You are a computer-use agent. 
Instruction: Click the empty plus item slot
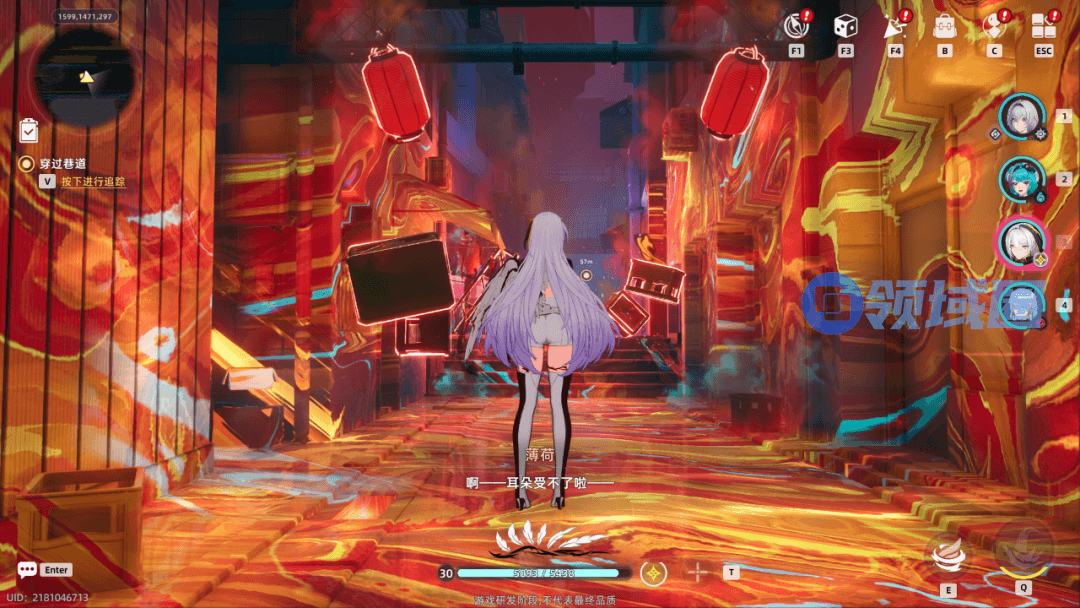coord(698,573)
